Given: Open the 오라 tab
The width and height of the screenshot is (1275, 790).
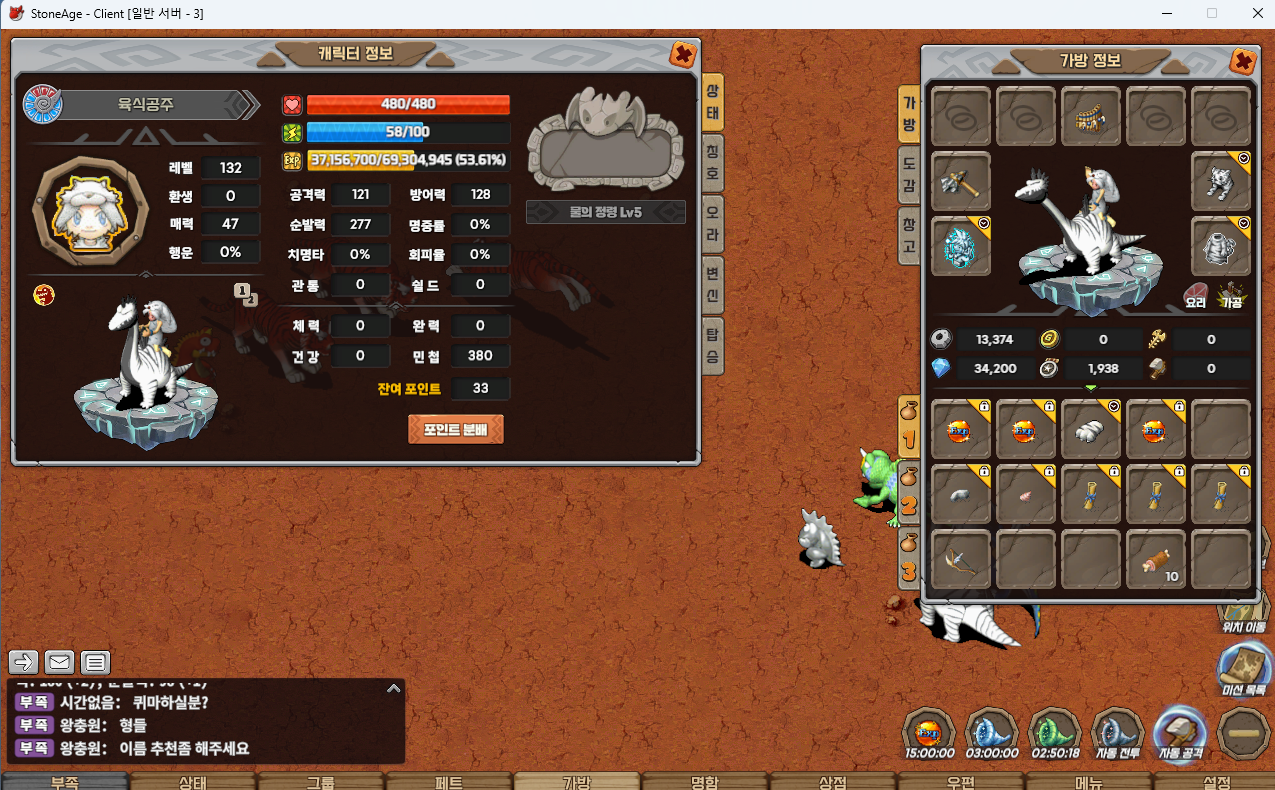Looking at the screenshot, I should click(x=713, y=222).
